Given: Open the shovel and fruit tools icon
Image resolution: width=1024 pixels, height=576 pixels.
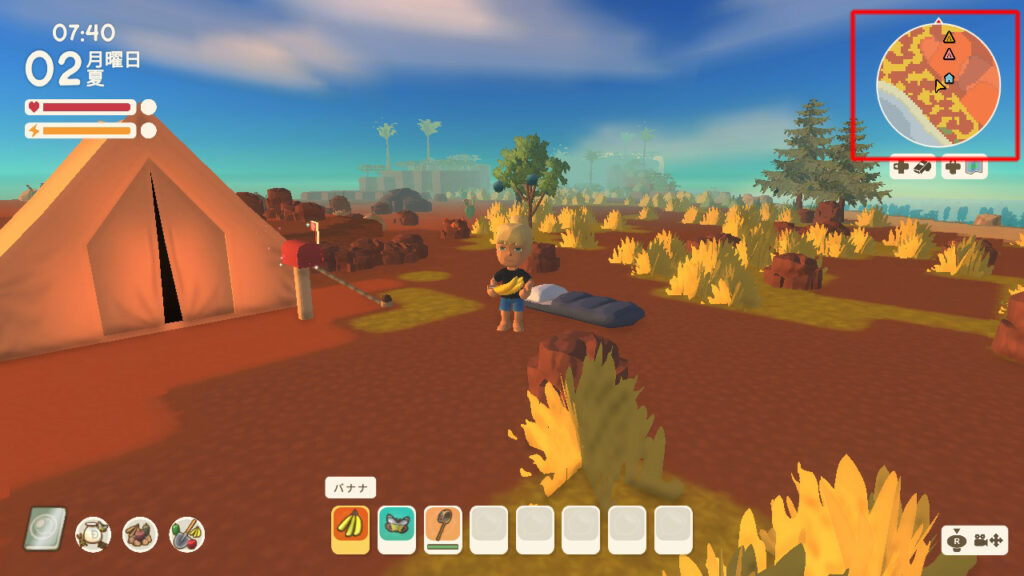Looking at the screenshot, I should click(x=187, y=533).
